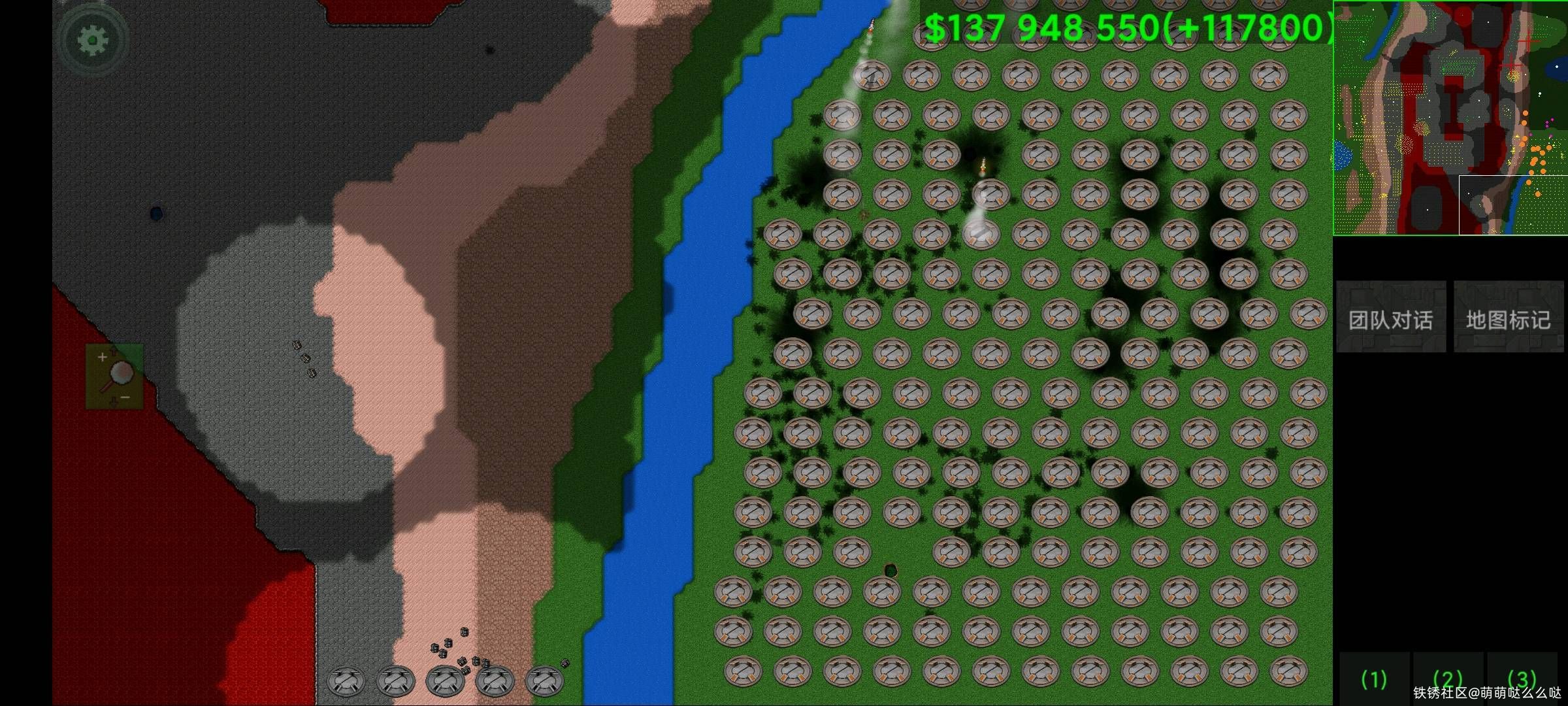Open the gear settings menu
Screen dimensions: 1568x706
(92, 41)
